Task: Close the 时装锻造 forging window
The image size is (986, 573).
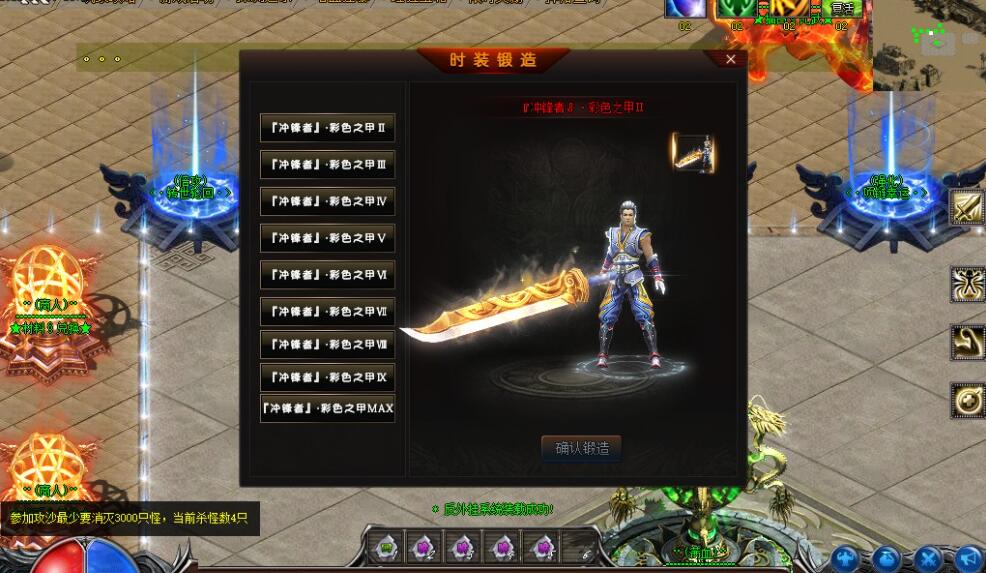Action: pyautogui.click(x=730, y=60)
